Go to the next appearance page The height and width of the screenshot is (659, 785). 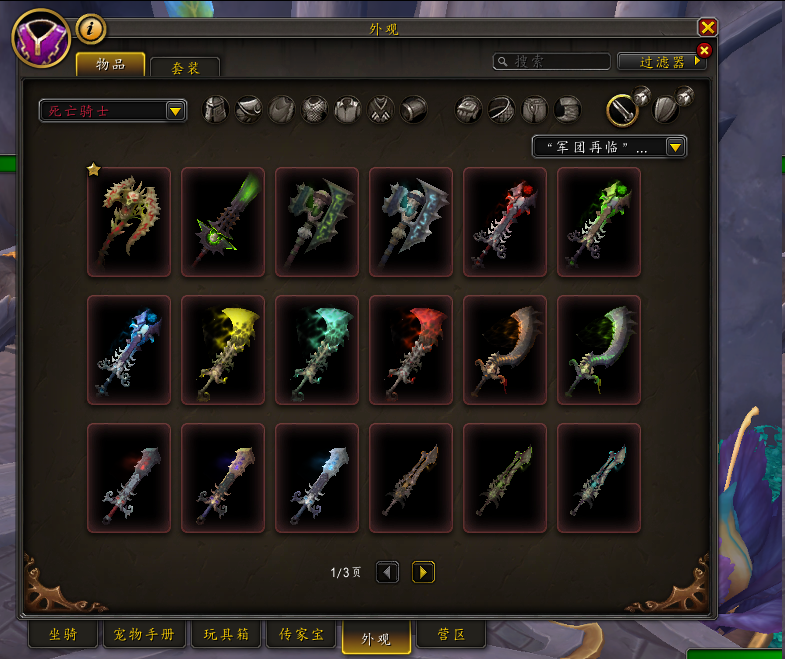coord(423,572)
